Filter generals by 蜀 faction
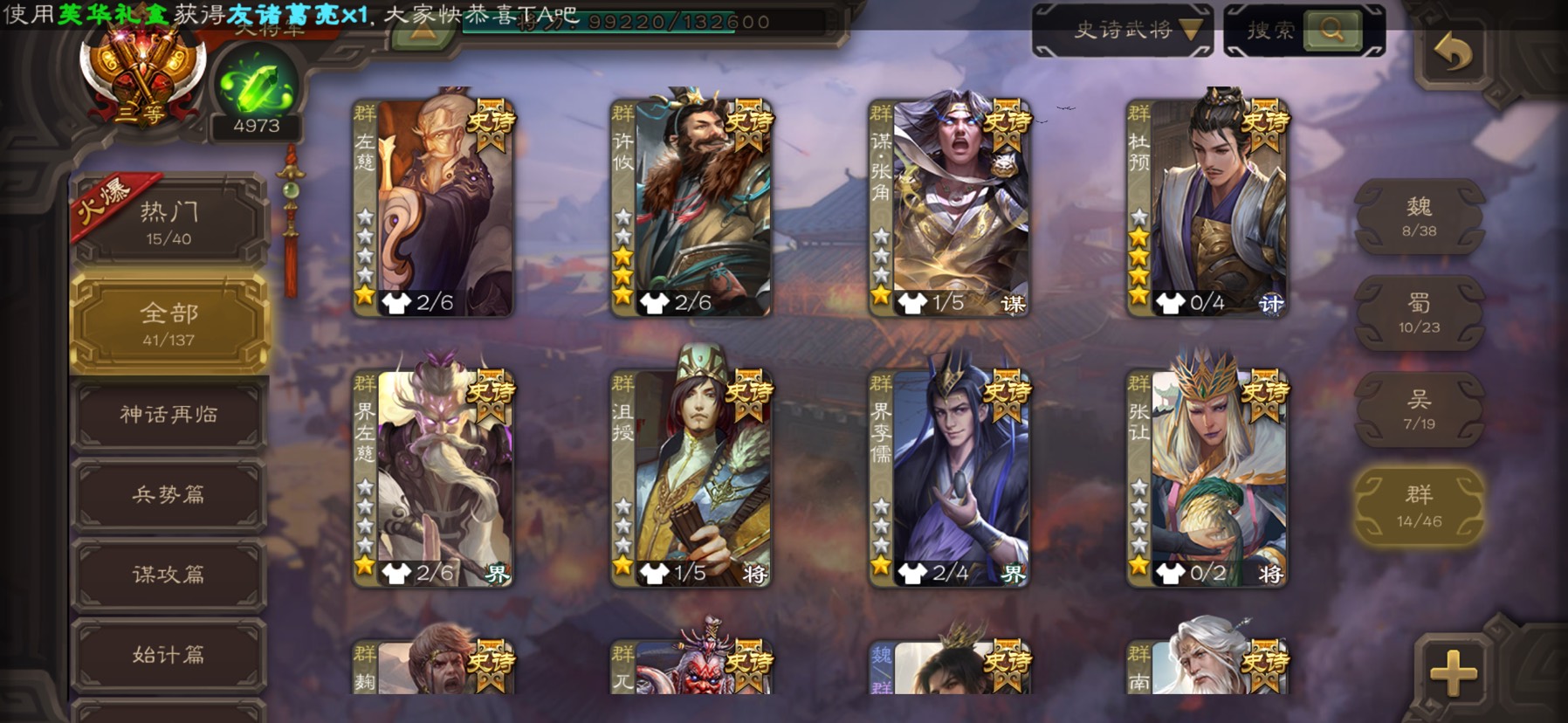Viewport: 1568px width, 723px height. [x=1419, y=313]
